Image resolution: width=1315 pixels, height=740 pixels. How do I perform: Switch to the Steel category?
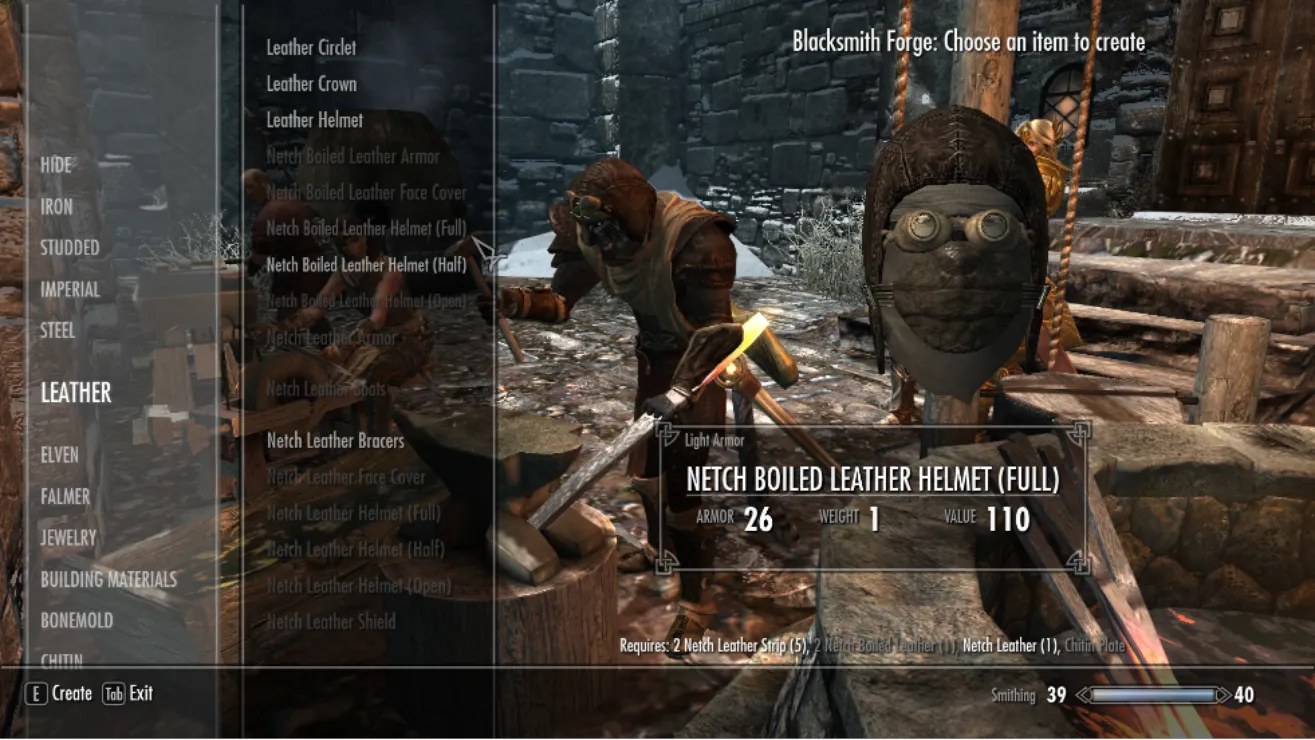58,331
